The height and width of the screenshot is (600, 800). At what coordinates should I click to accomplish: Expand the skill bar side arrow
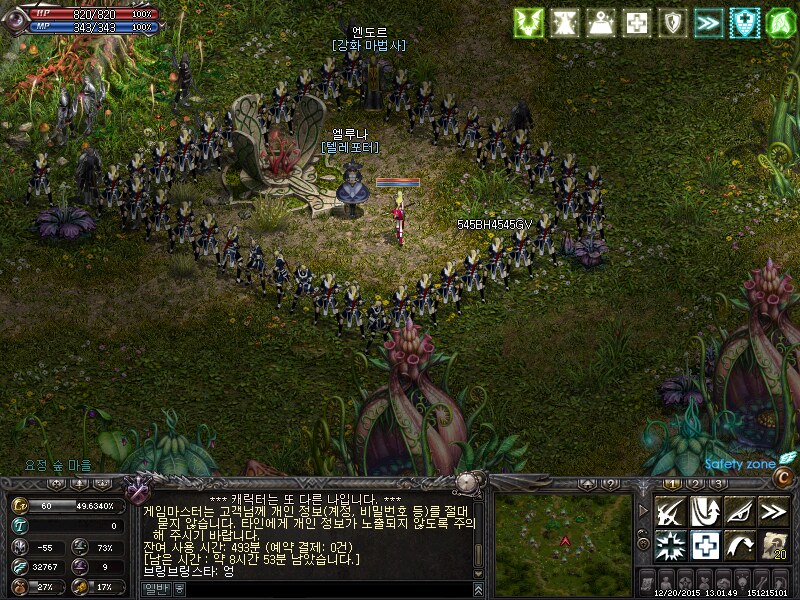643,510
